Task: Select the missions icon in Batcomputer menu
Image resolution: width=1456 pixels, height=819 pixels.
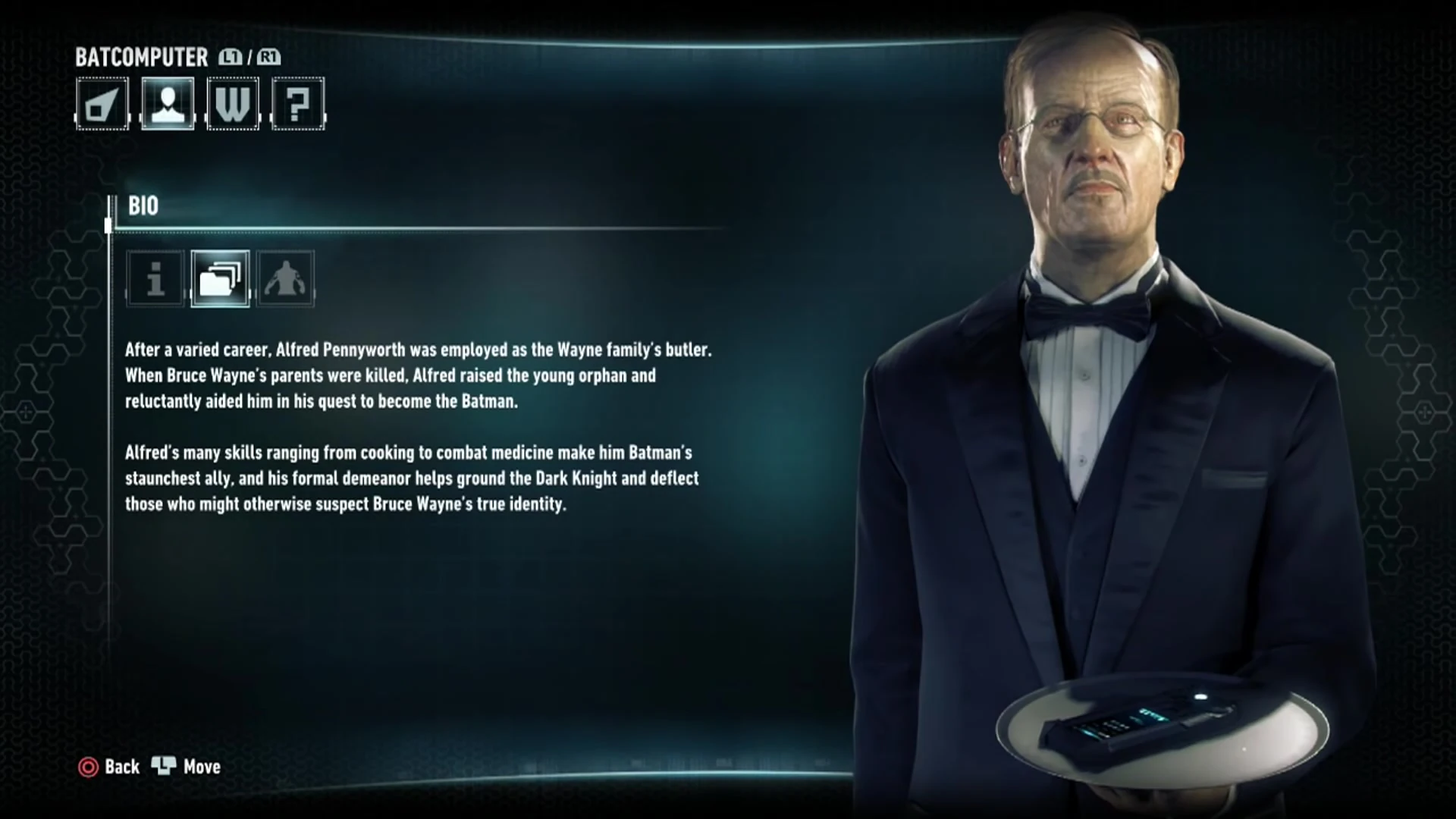Action: point(102,104)
